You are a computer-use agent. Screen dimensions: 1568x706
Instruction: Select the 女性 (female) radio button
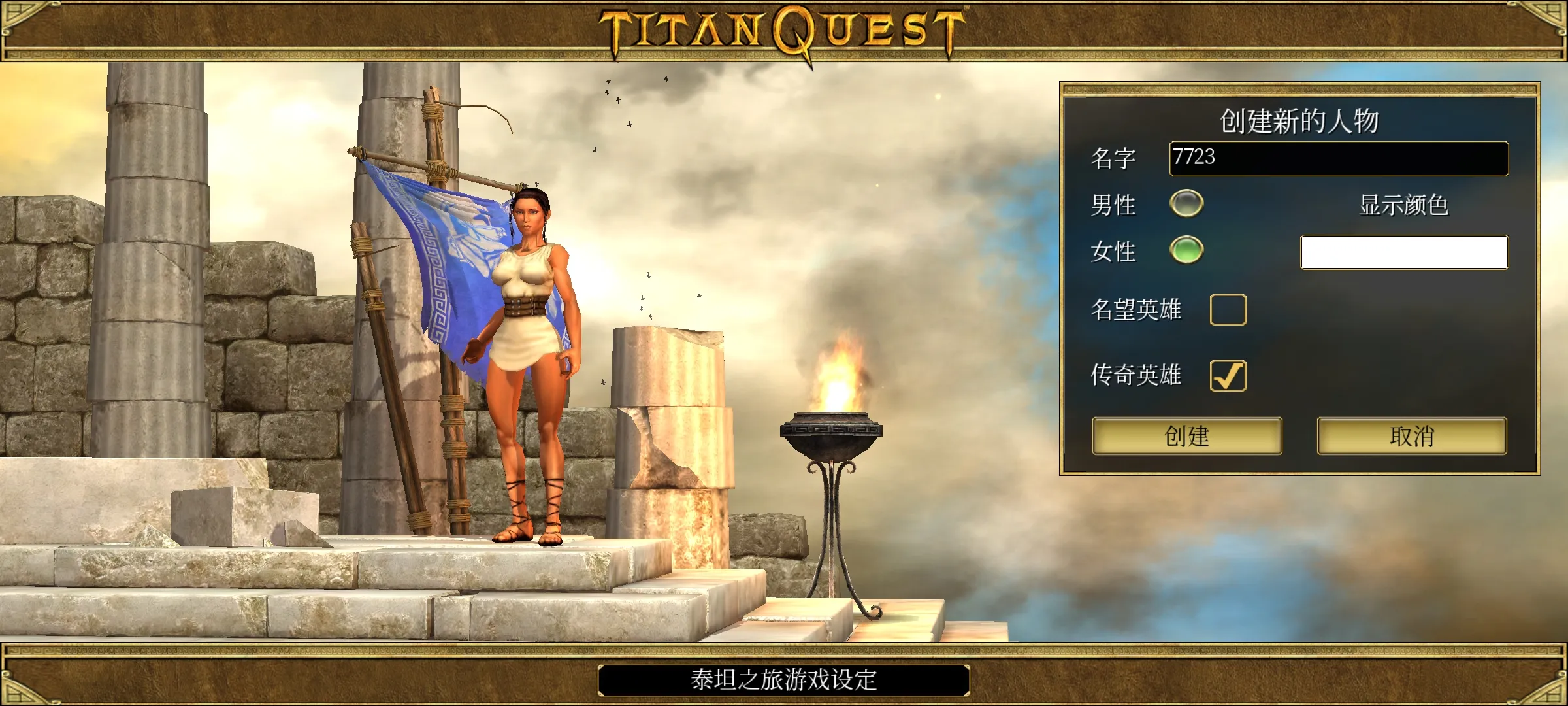click(1186, 250)
